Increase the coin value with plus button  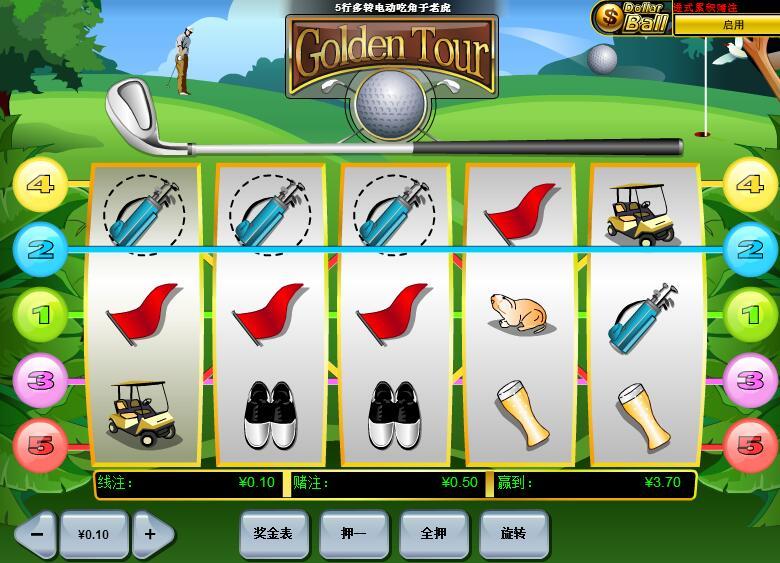151,534
